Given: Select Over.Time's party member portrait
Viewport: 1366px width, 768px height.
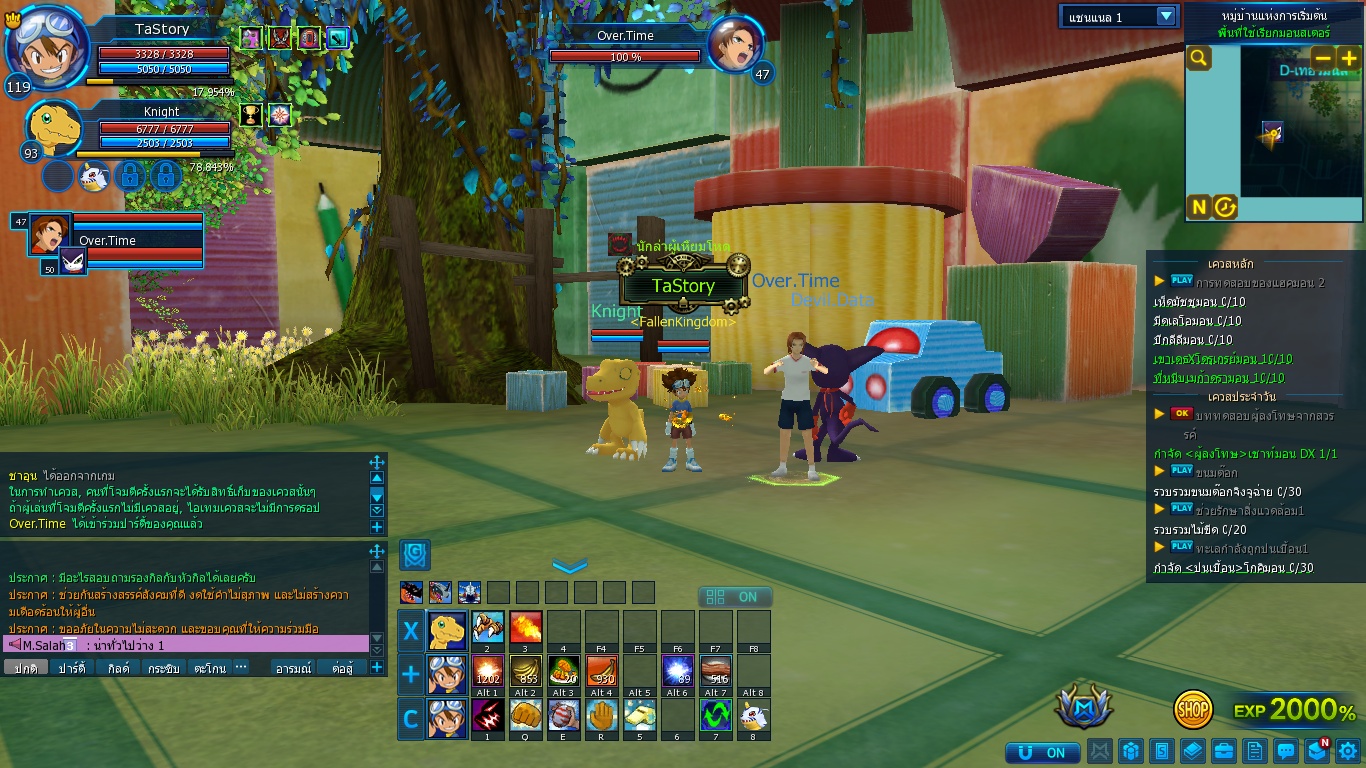Looking at the screenshot, I should (x=48, y=233).
